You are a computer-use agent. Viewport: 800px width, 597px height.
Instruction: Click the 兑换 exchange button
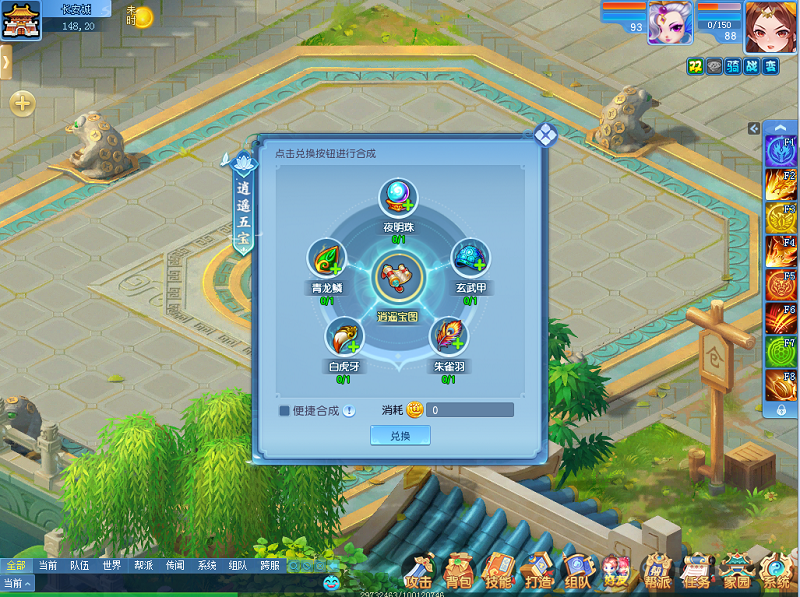pyautogui.click(x=400, y=436)
